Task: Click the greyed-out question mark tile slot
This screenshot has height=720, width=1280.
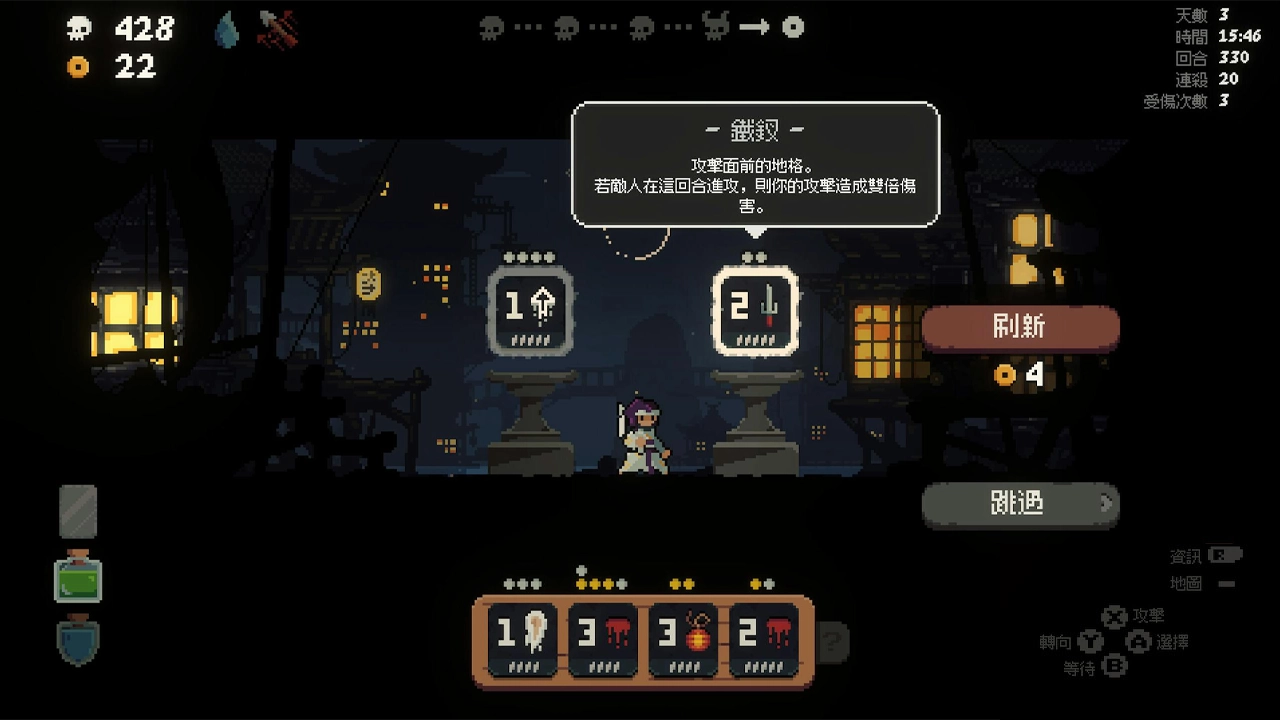Action: pyautogui.click(x=833, y=640)
